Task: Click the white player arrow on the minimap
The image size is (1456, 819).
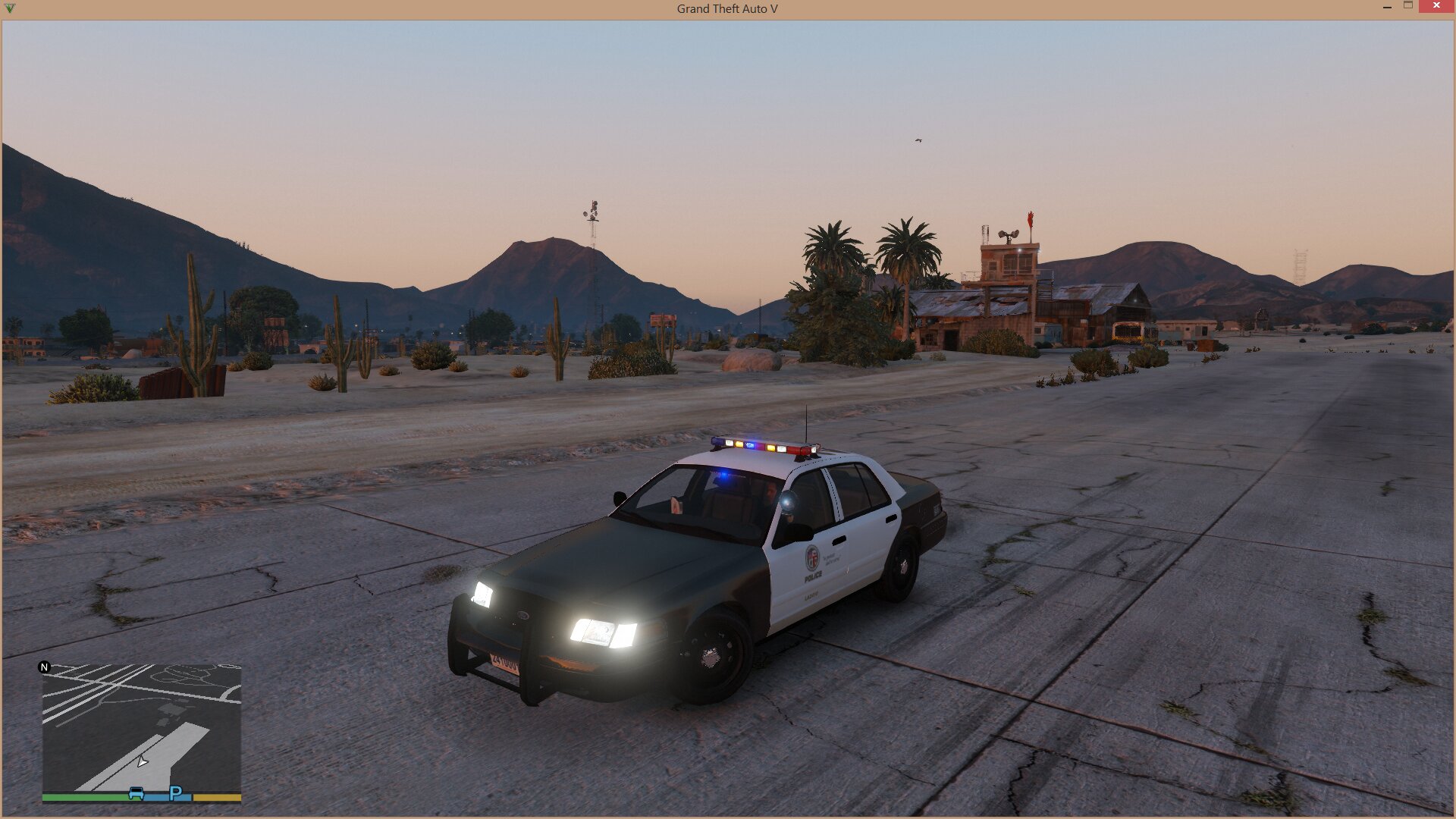Action: click(142, 761)
